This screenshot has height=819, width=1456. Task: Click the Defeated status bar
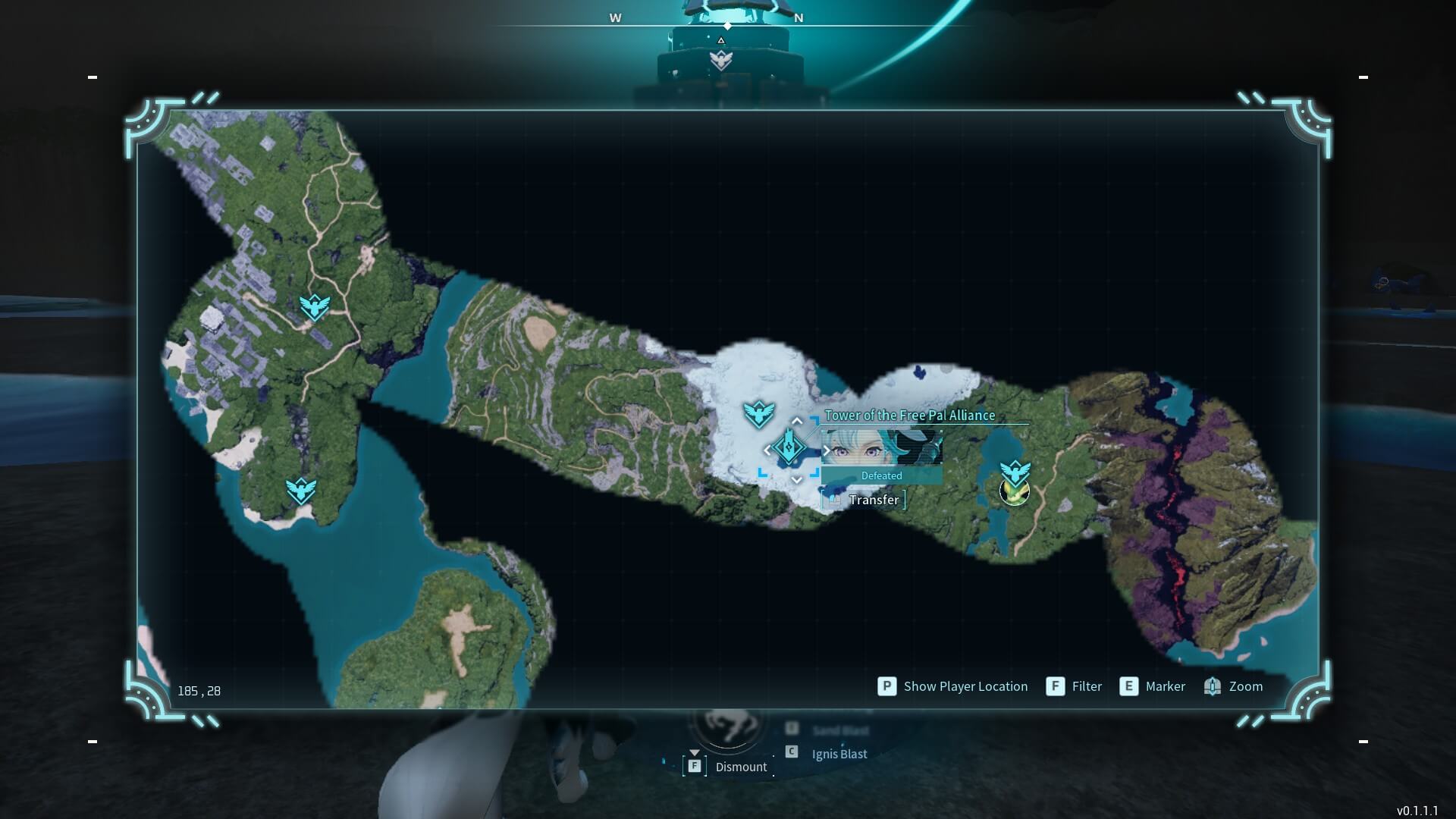point(880,475)
